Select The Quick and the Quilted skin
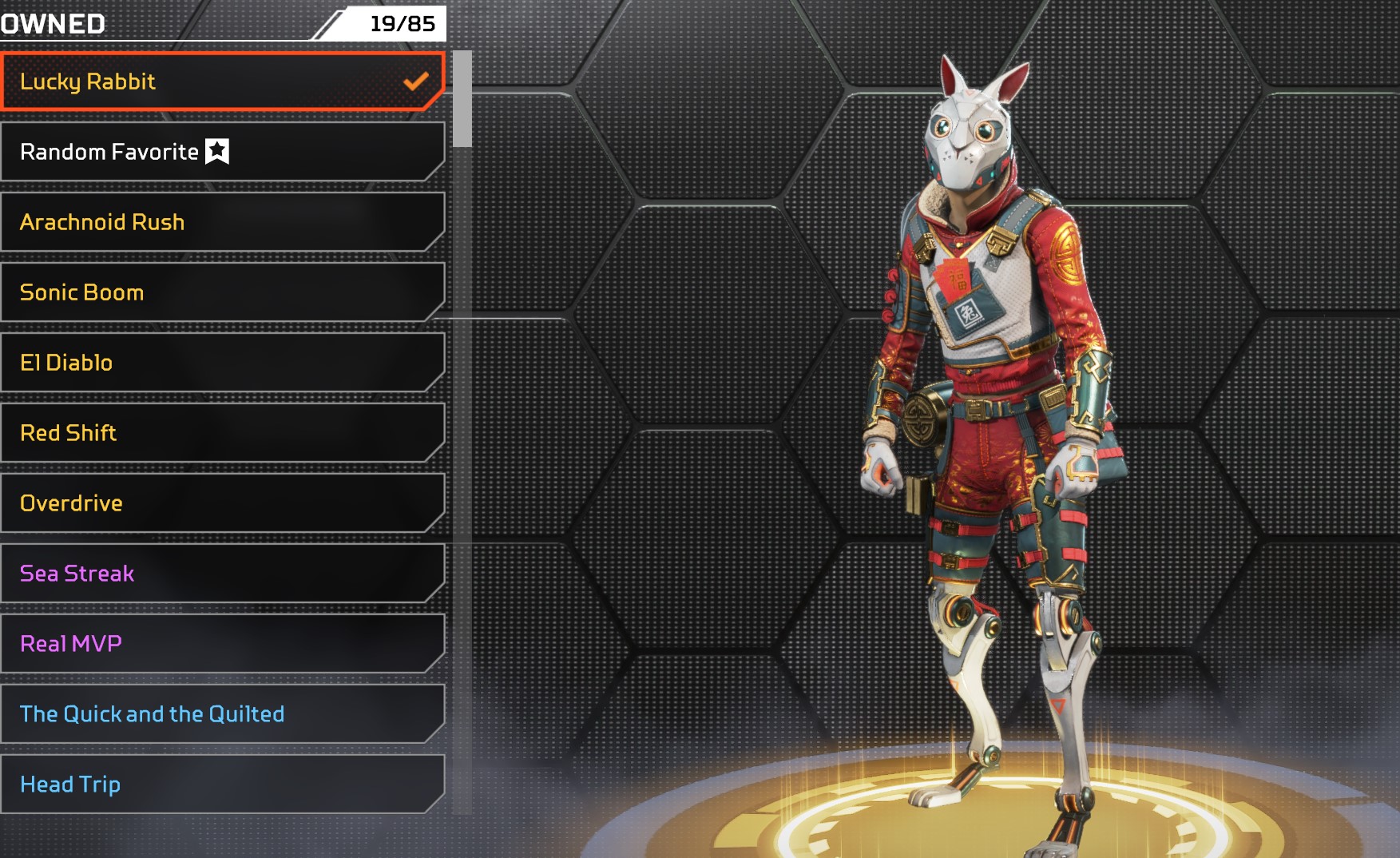The height and width of the screenshot is (858, 1400). [222, 714]
